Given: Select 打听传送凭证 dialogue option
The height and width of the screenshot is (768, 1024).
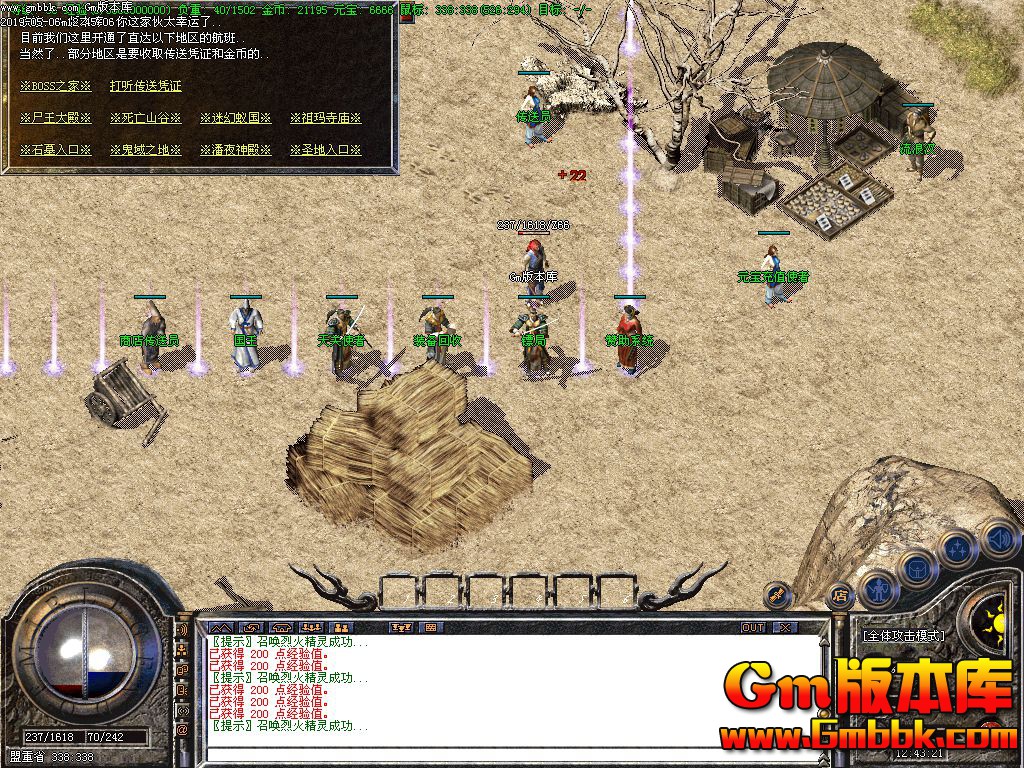Looking at the screenshot, I should [x=146, y=87].
